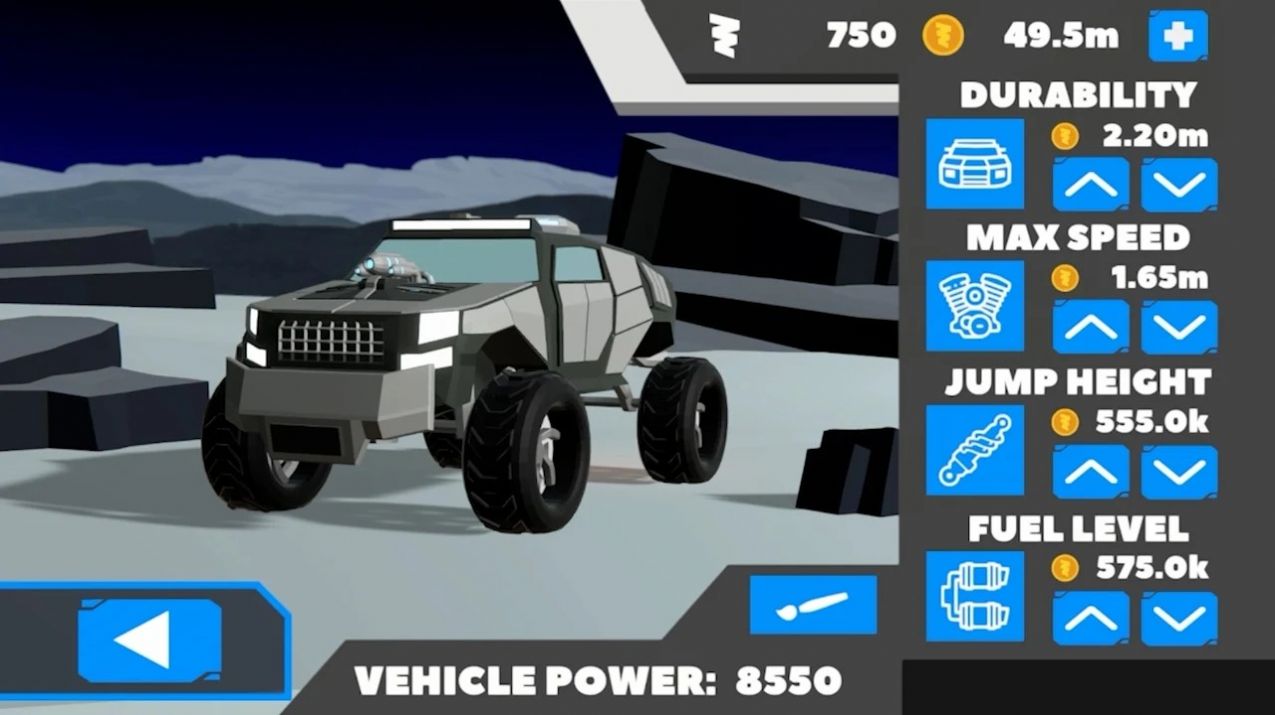Add more coins with the plus button
Image resolution: width=1275 pixels, height=715 pixels.
1178,37
